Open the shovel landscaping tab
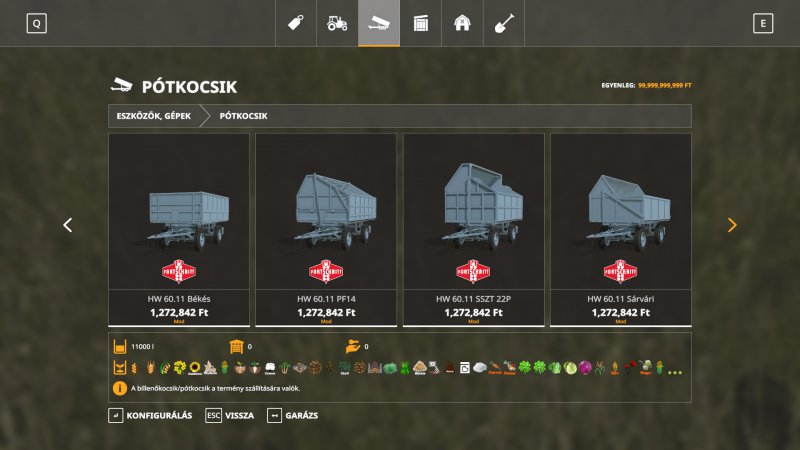 pyautogui.click(x=504, y=22)
